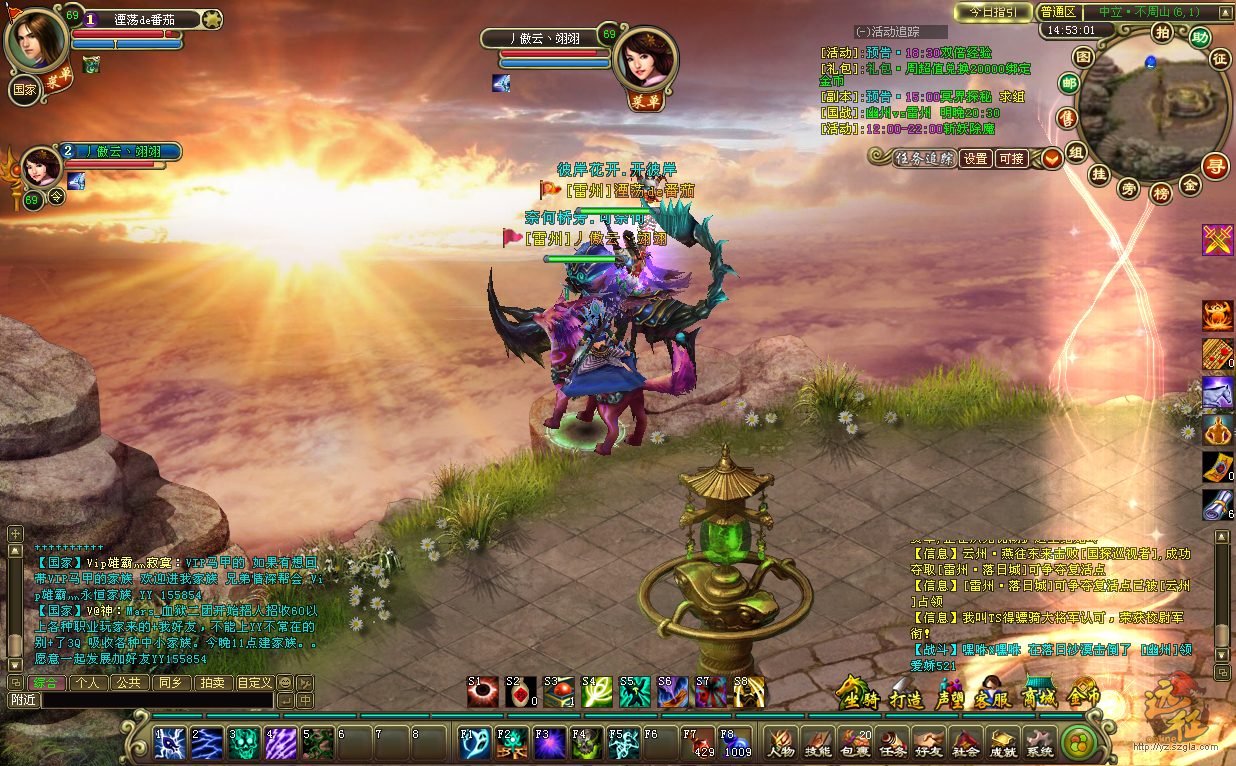Open the 榜 ranking button
This screenshot has width=1236, height=766.
click(x=1160, y=192)
